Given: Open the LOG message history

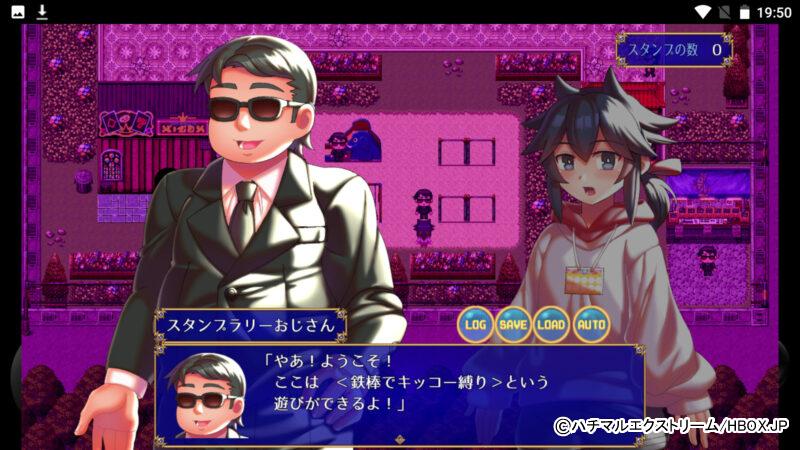Looking at the screenshot, I should [476, 324].
